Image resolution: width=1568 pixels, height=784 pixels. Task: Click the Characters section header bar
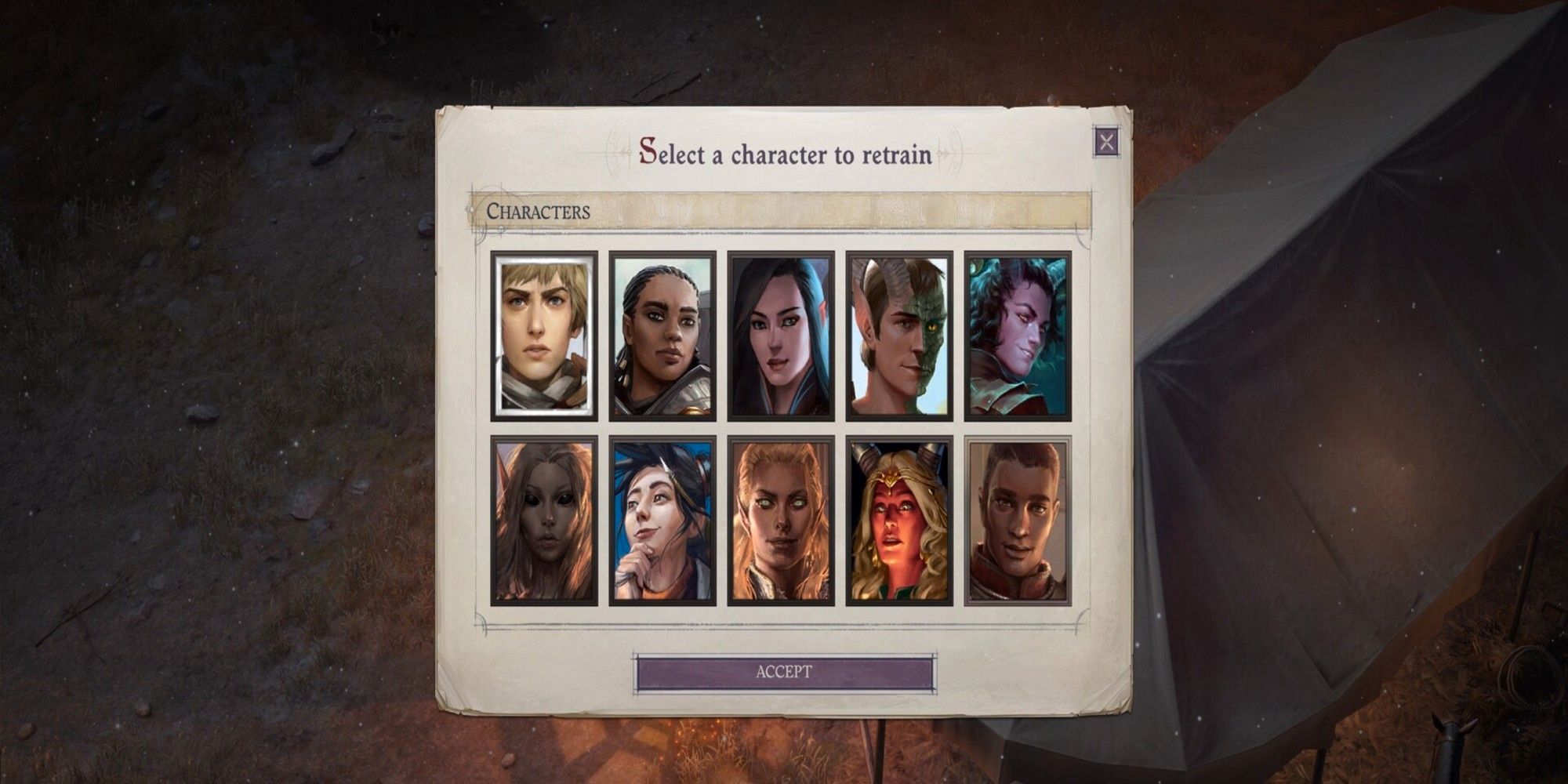pos(784,210)
